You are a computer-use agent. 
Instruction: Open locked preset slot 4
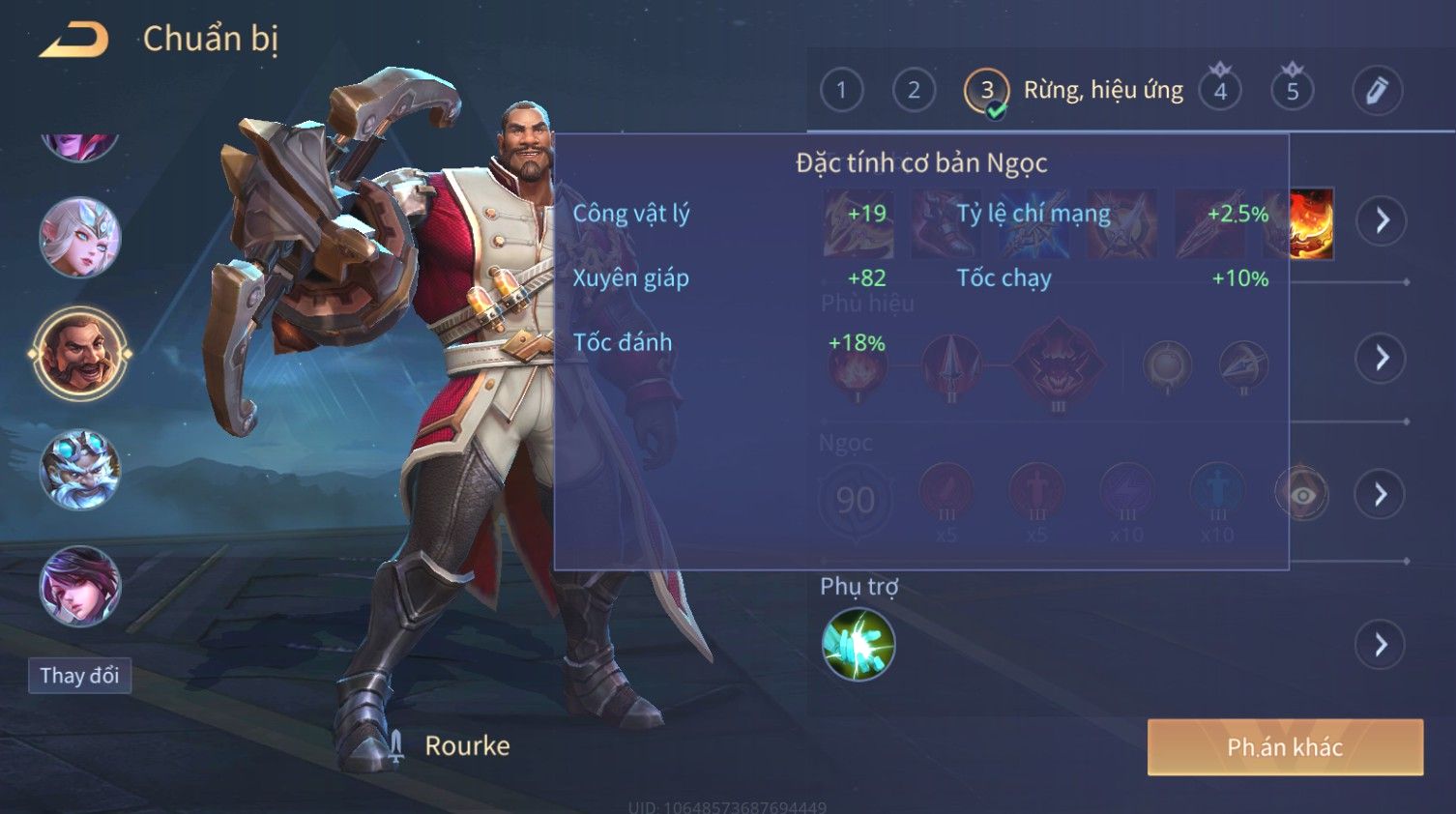pyautogui.click(x=1220, y=91)
